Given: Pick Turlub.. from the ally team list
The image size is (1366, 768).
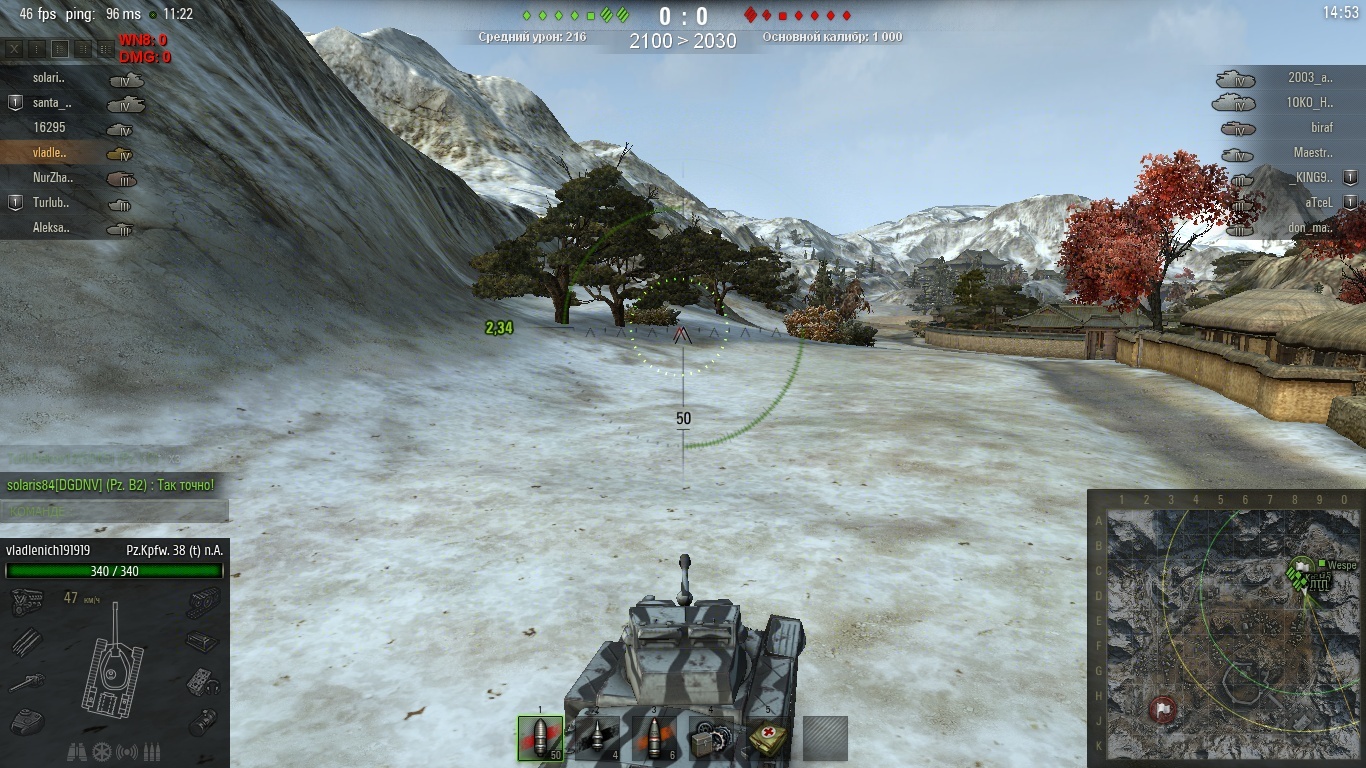Looking at the screenshot, I should (52, 203).
